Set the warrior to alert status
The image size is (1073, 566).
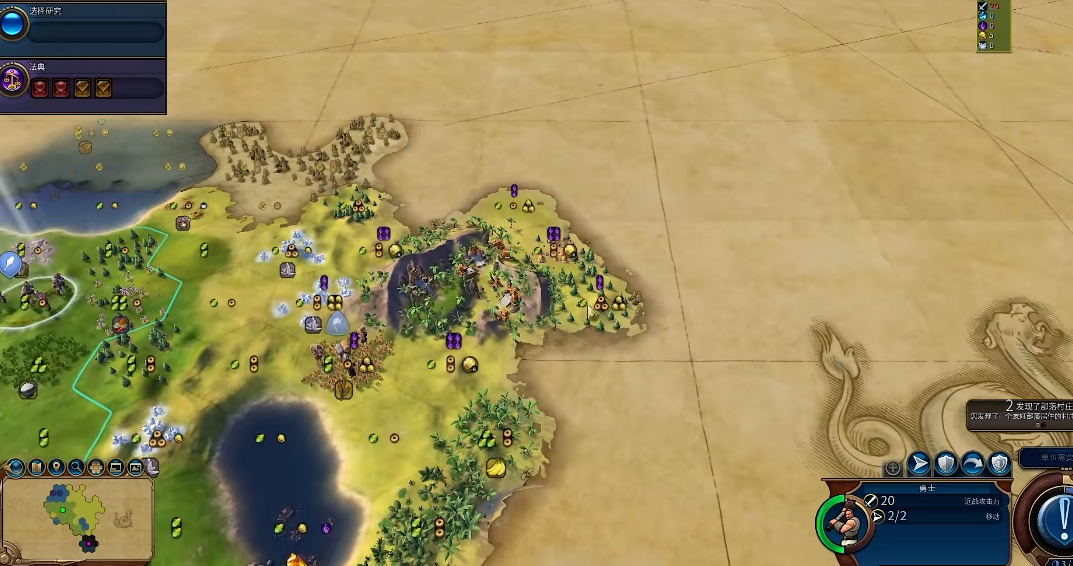click(x=999, y=464)
